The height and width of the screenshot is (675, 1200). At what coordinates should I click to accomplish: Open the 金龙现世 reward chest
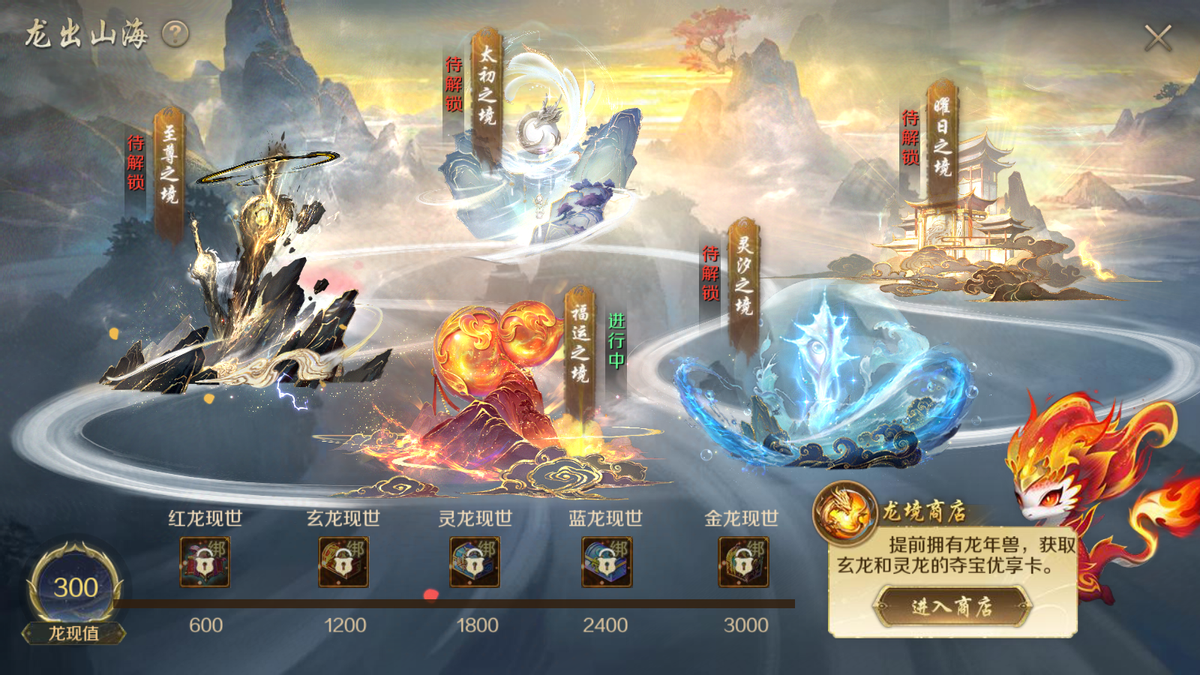click(743, 562)
